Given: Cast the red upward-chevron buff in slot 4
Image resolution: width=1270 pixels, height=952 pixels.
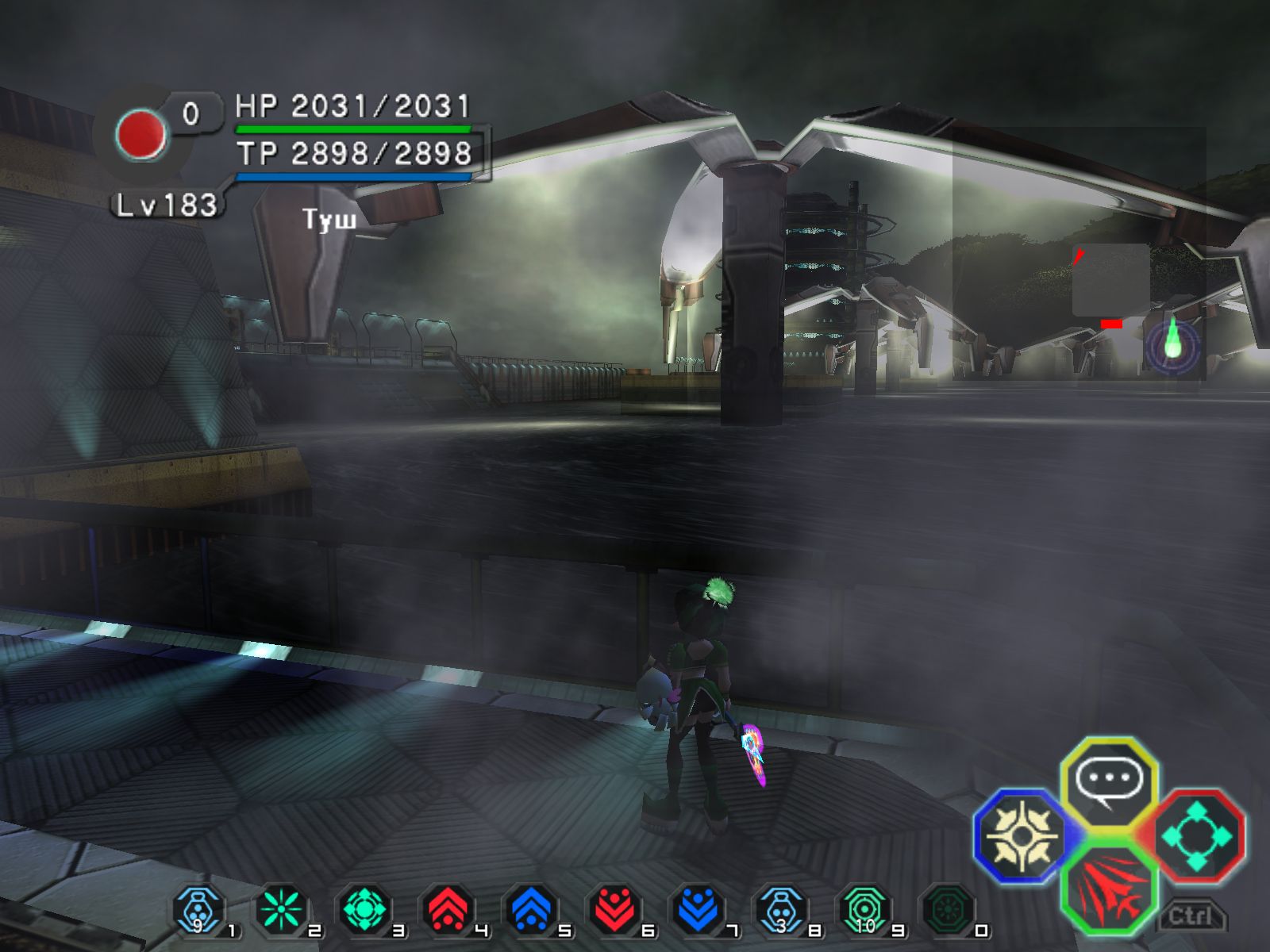Looking at the screenshot, I should pyautogui.click(x=448, y=911).
